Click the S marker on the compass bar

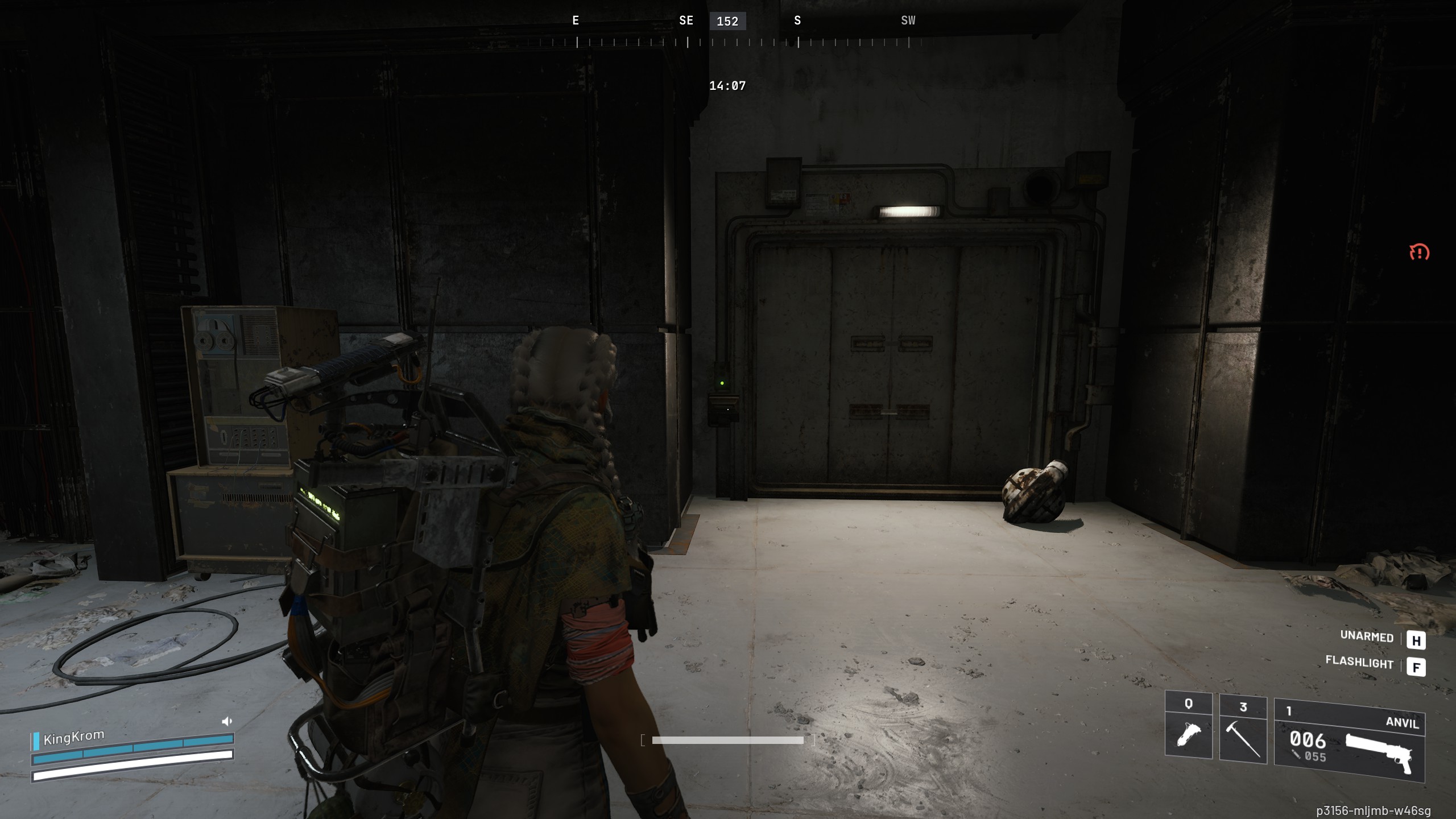[x=797, y=20]
